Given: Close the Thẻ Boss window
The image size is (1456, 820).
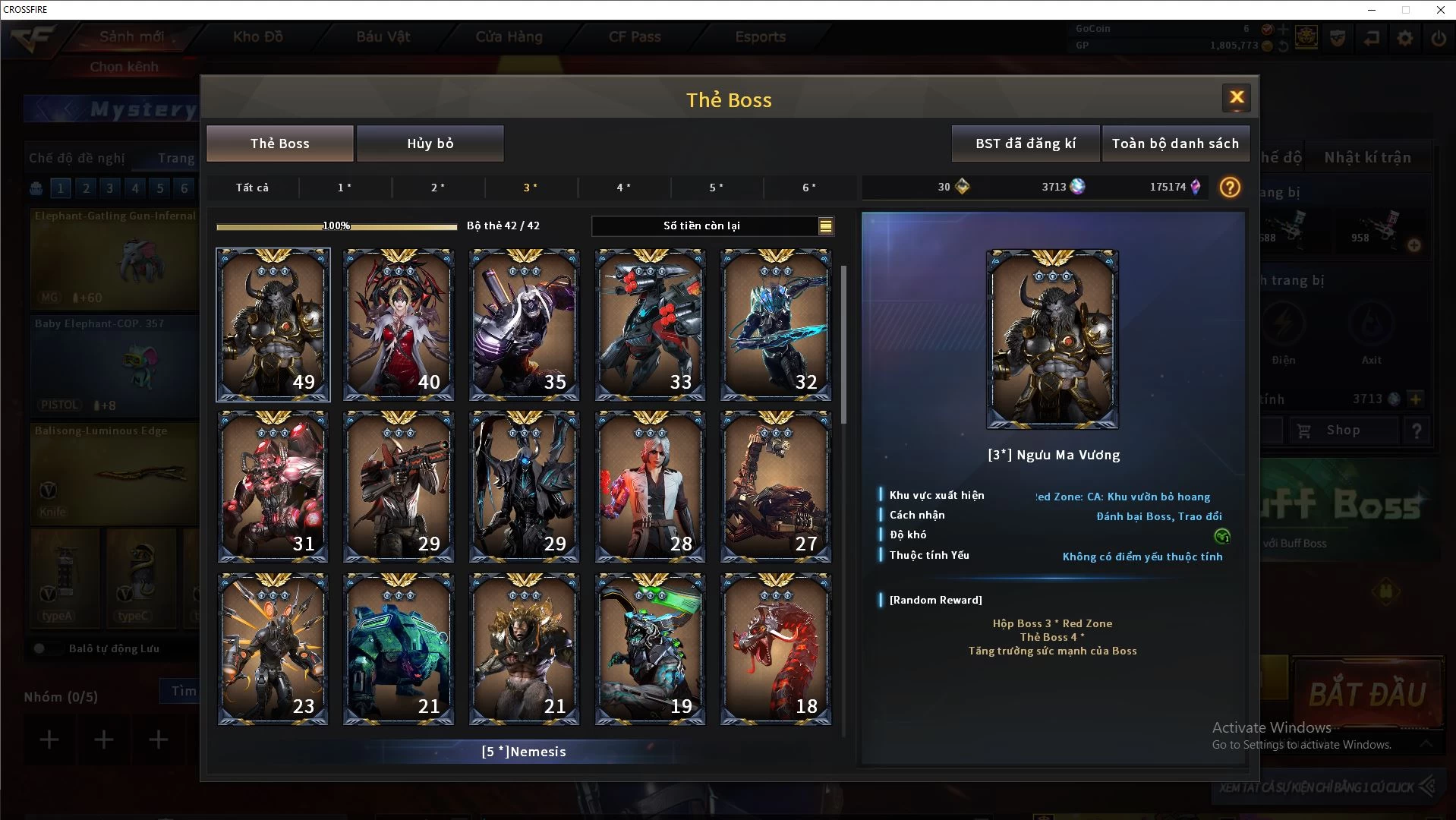Looking at the screenshot, I should pos(1236,97).
